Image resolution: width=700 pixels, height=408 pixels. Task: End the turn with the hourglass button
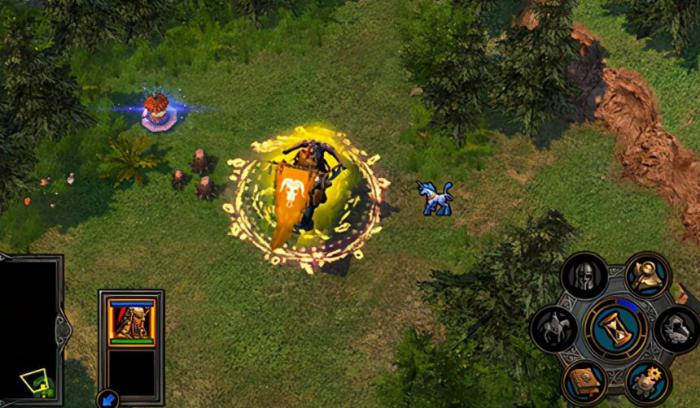point(615,328)
